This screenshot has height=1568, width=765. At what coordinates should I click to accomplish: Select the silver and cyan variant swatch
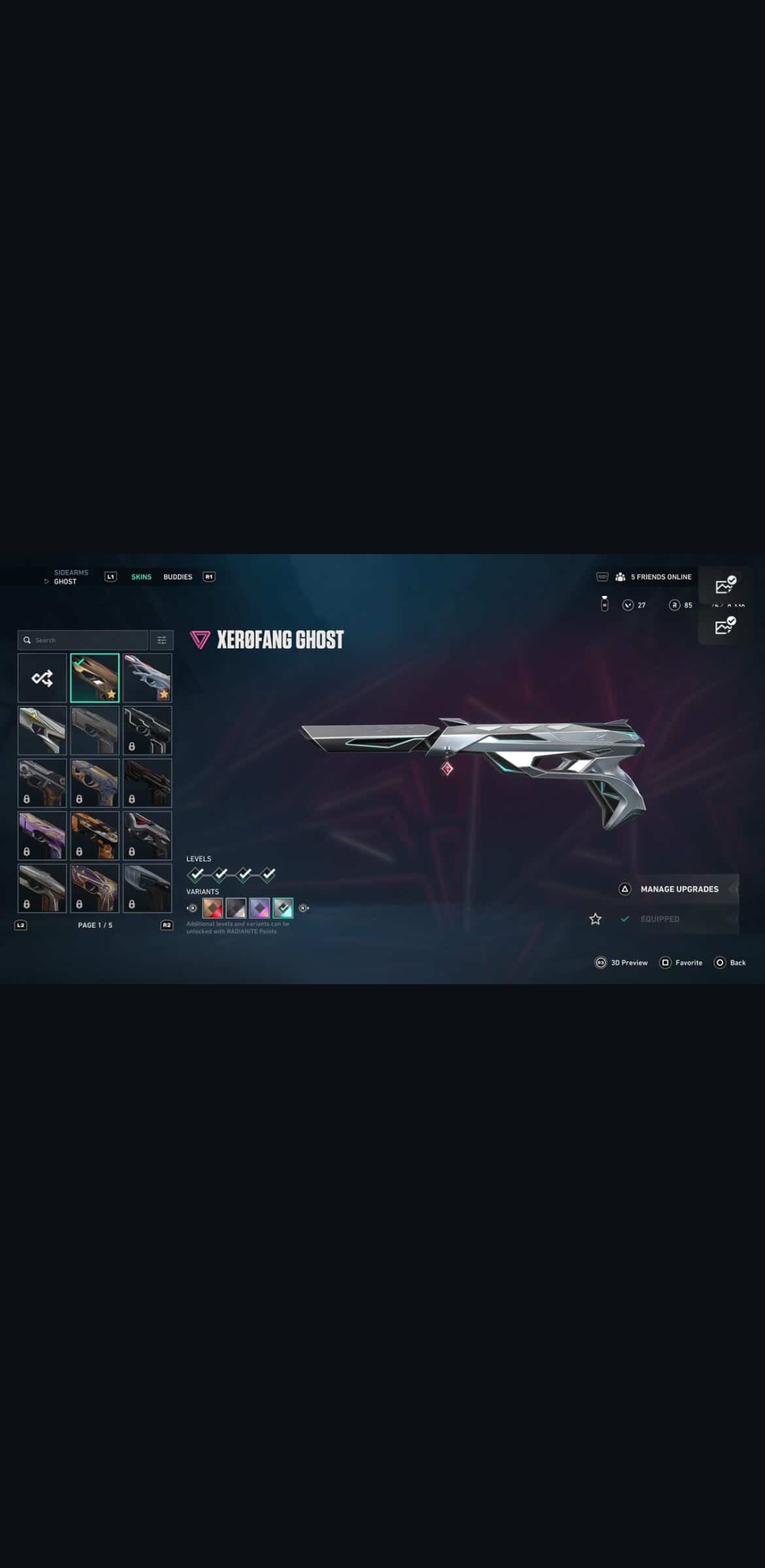(x=283, y=908)
